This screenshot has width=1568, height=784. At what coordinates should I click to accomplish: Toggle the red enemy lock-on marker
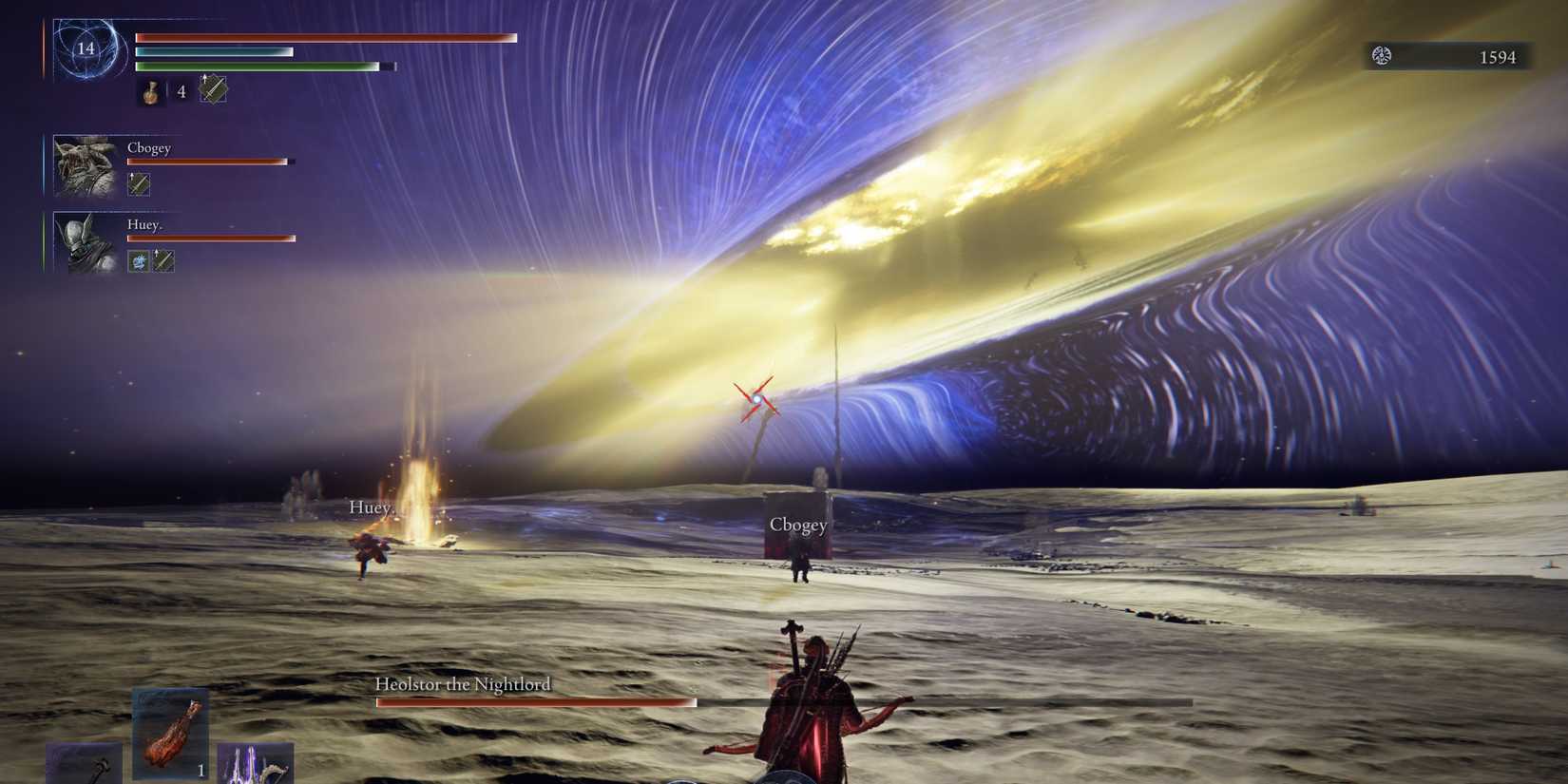pos(758,397)
